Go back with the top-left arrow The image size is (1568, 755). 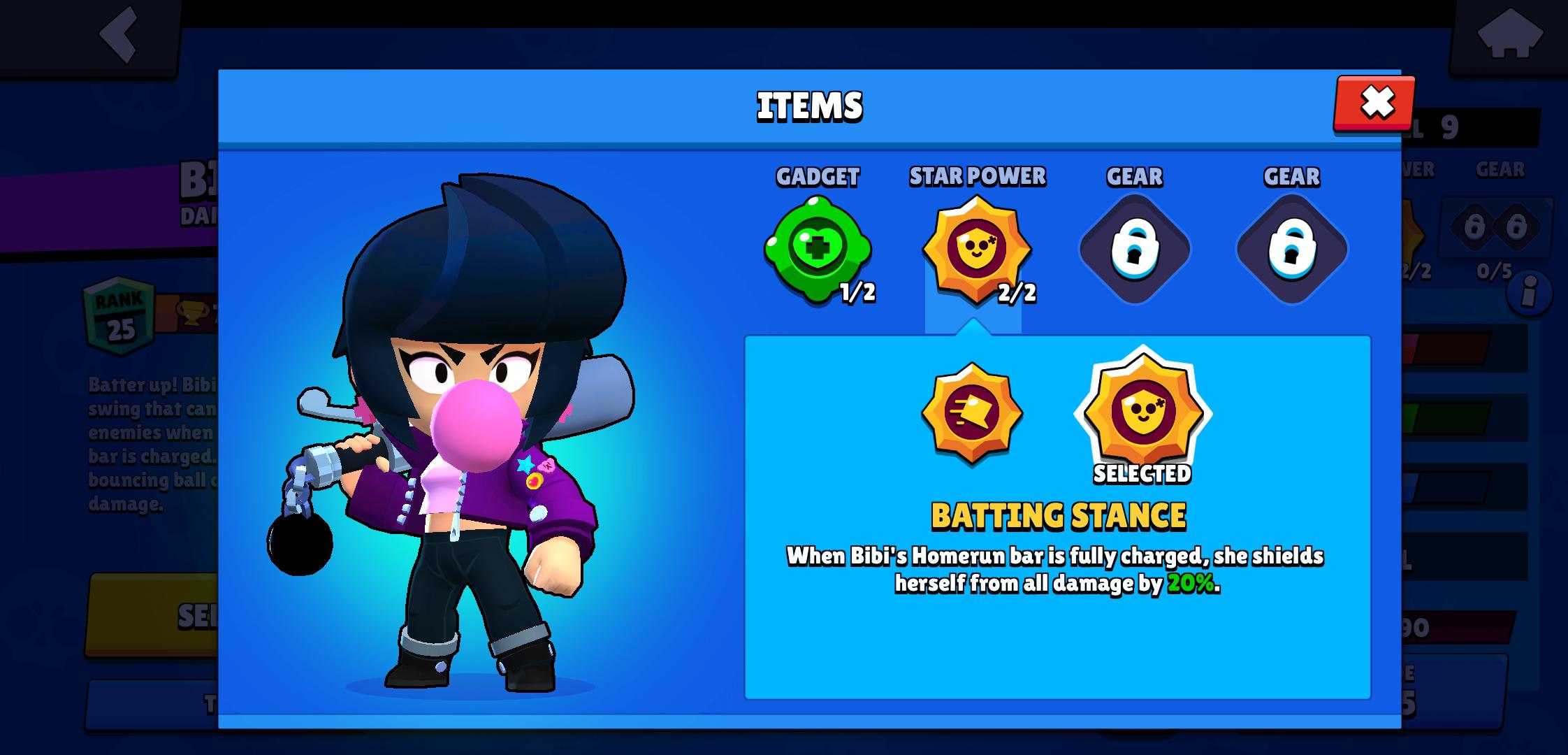119,34
